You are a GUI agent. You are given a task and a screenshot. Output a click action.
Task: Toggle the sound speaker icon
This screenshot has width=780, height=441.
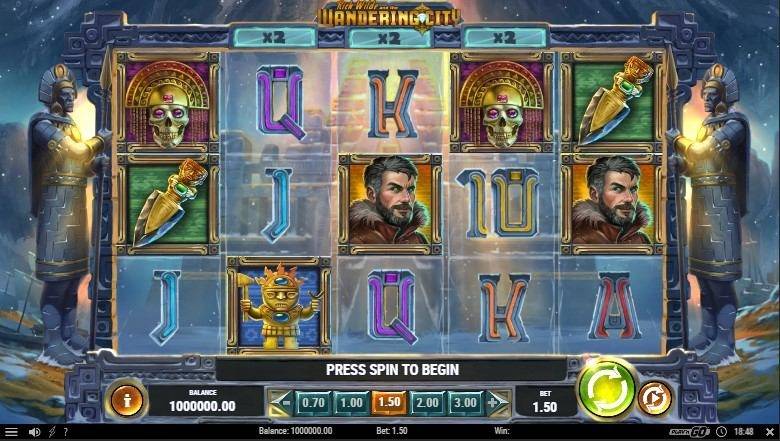click(34, 432)
